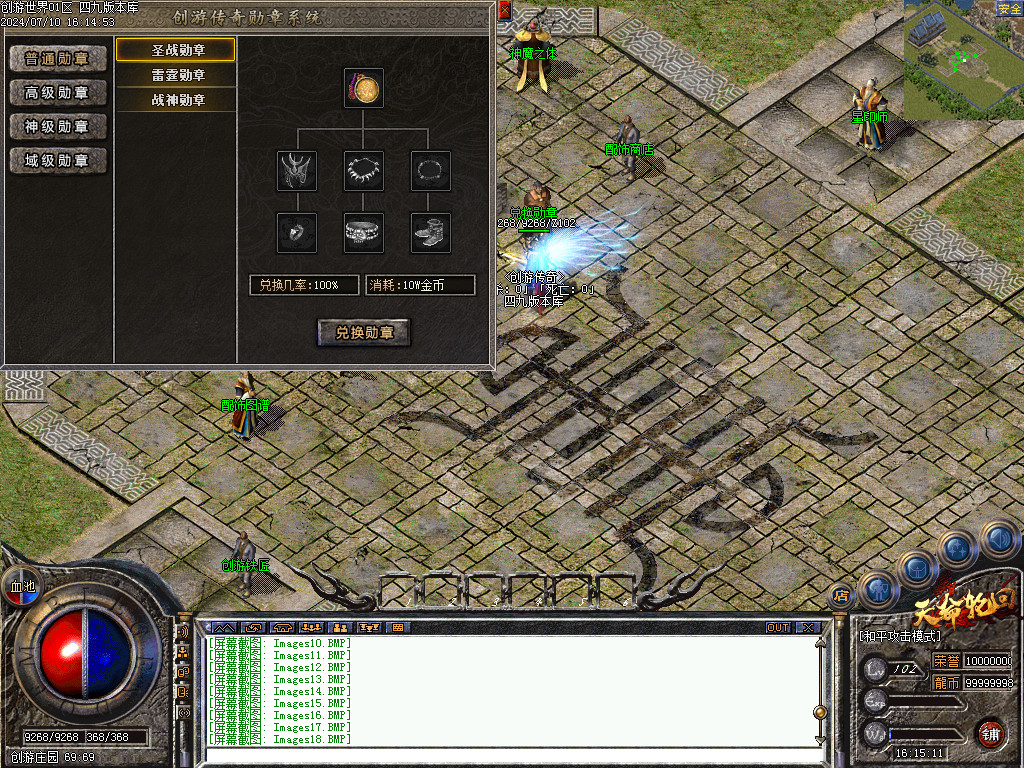
Task: Select the ring material slot
Action: click(297, 233)
